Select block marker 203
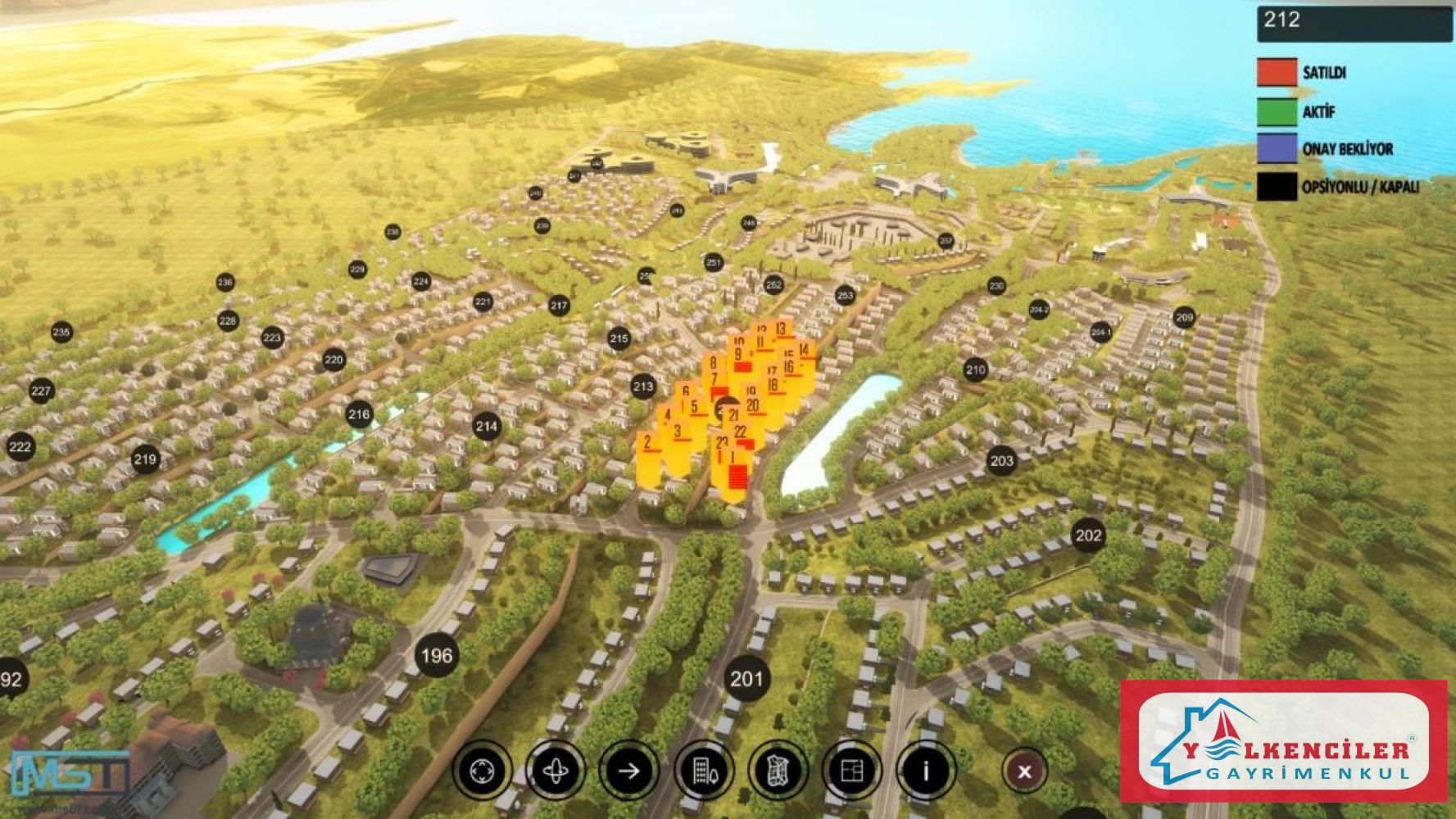Image resolution: width=1456 pixels, height=819 pixels. (1001, 460)
